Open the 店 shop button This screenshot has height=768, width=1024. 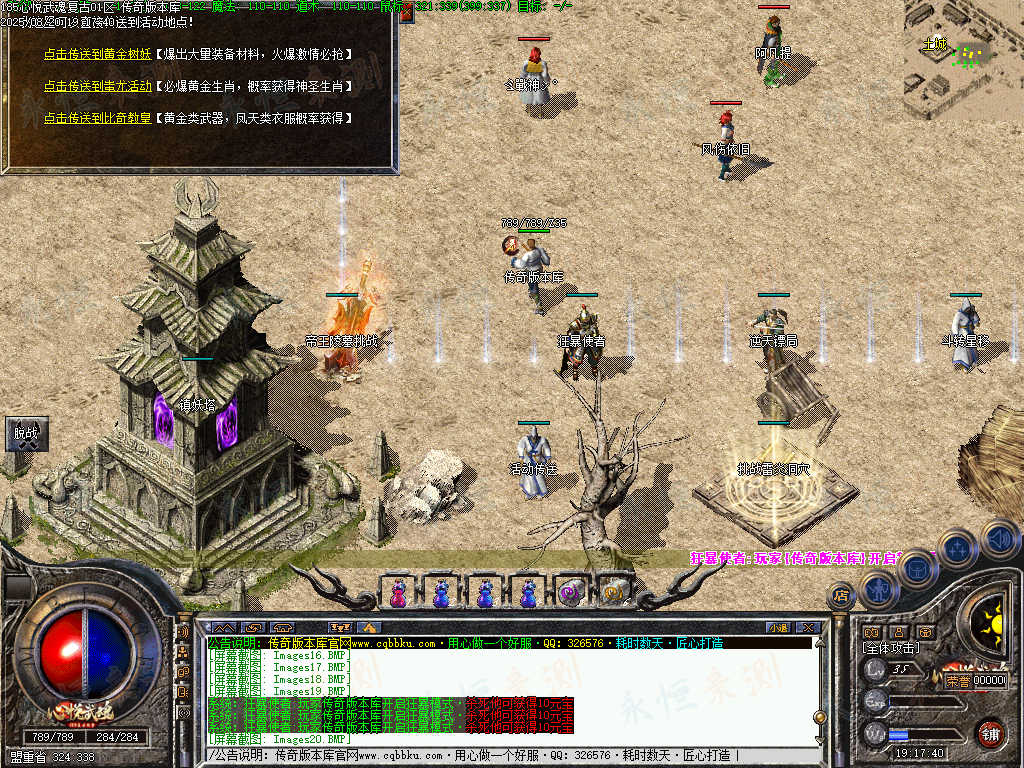841,596
